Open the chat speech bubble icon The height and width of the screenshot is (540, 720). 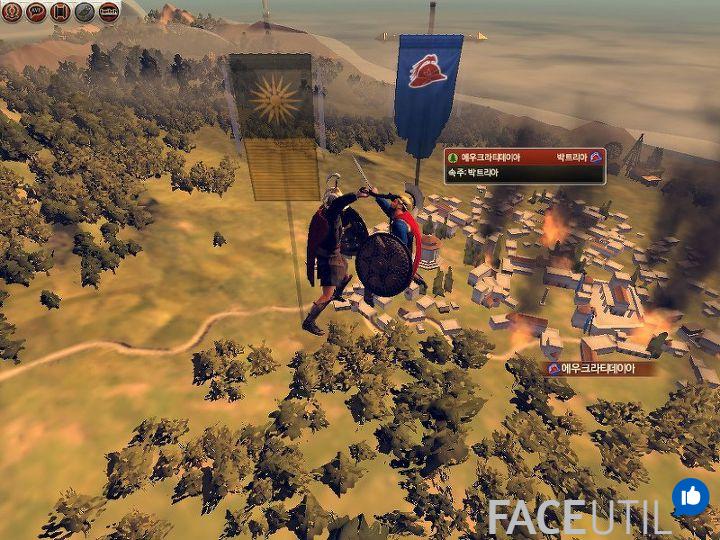tap(35, 12)
